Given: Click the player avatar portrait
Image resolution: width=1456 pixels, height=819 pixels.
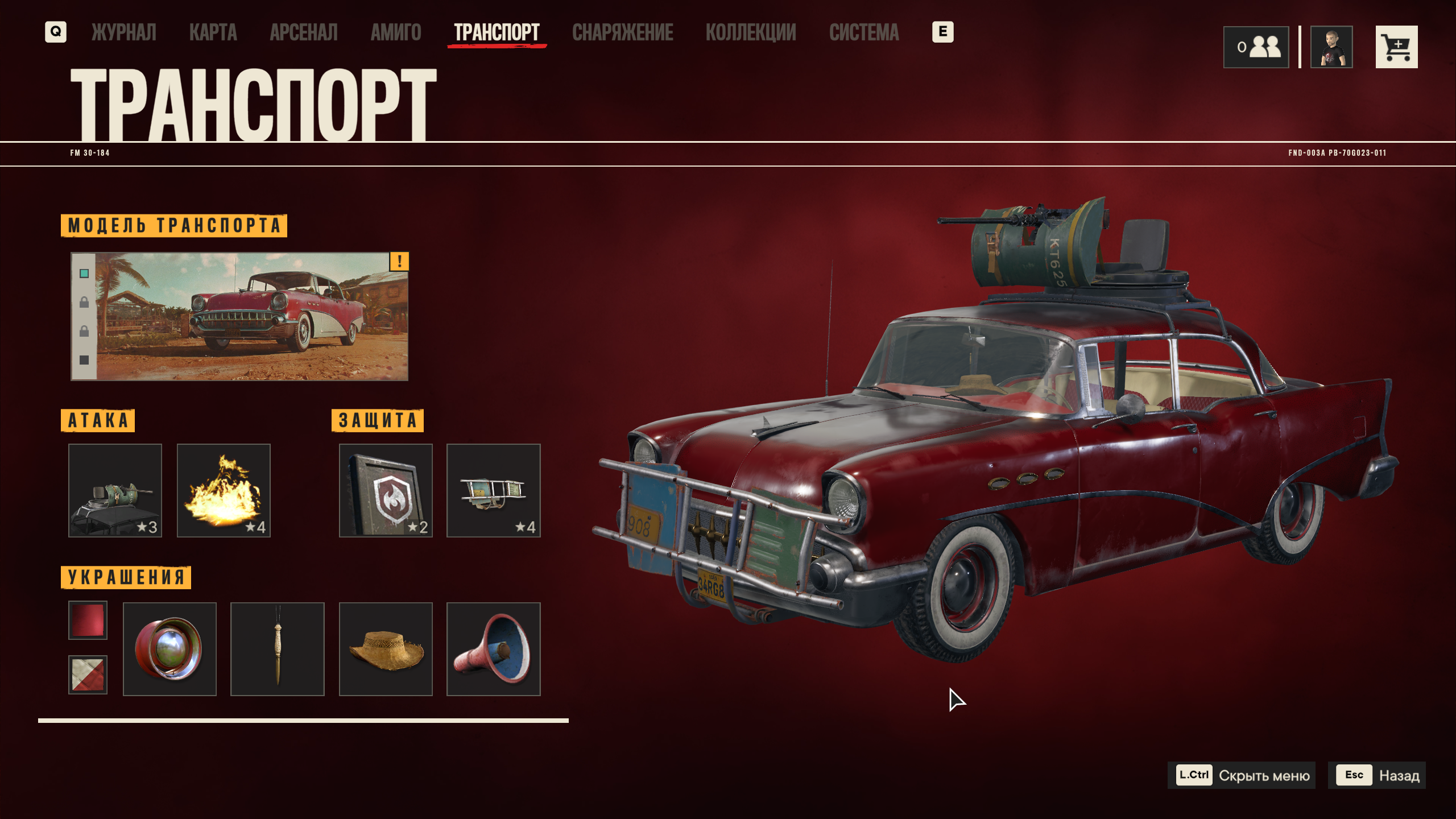Looking at the screenshot, I should tap(1331, 47).
